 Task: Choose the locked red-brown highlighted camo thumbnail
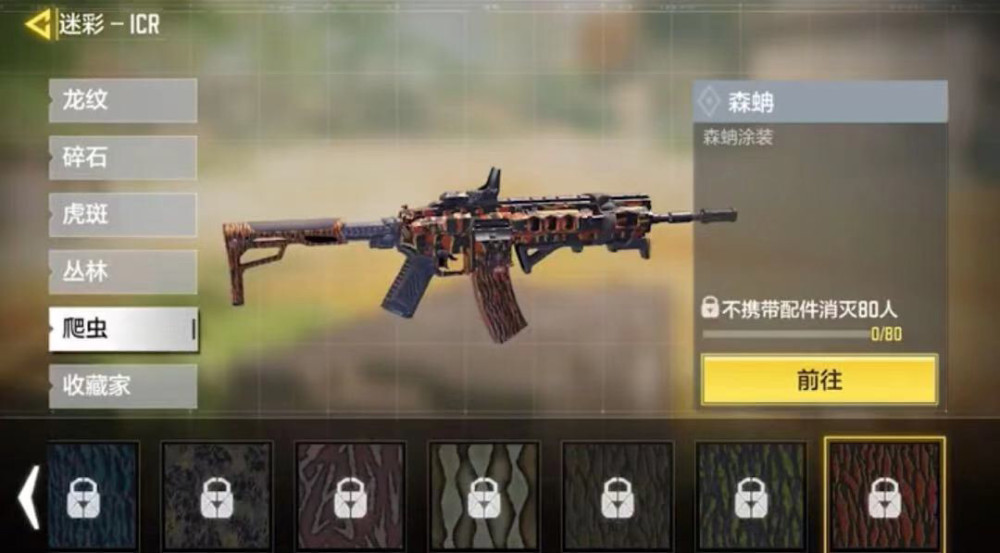pos(884,496)
